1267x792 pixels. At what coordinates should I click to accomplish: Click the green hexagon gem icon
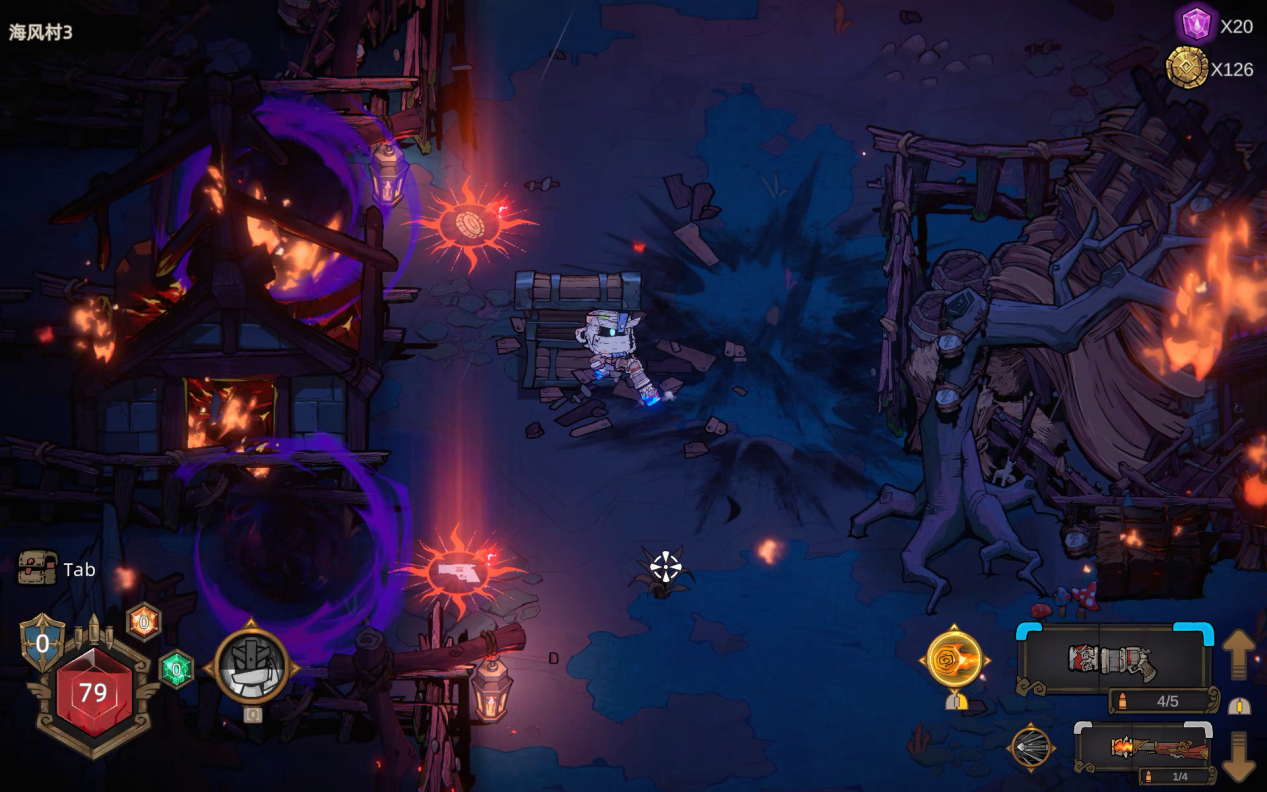click(176, 669)
